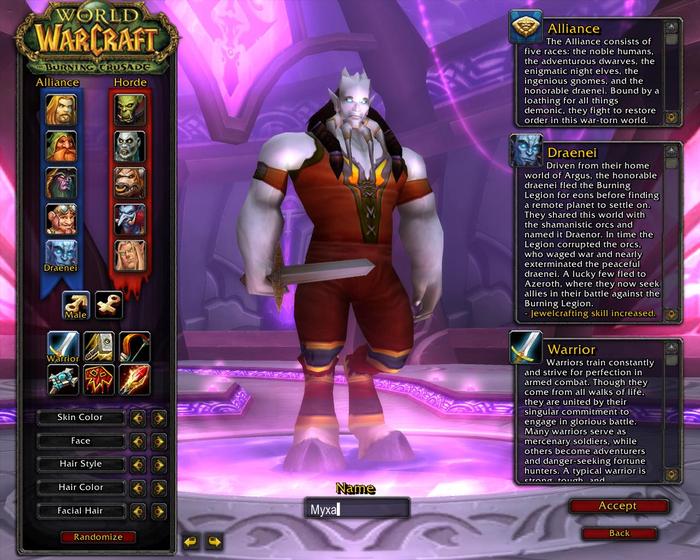Image resolution: width=700 pixels, height=560 pixels.
Task: Advance to the next Facial Hair option
Action: click(159, 511)
